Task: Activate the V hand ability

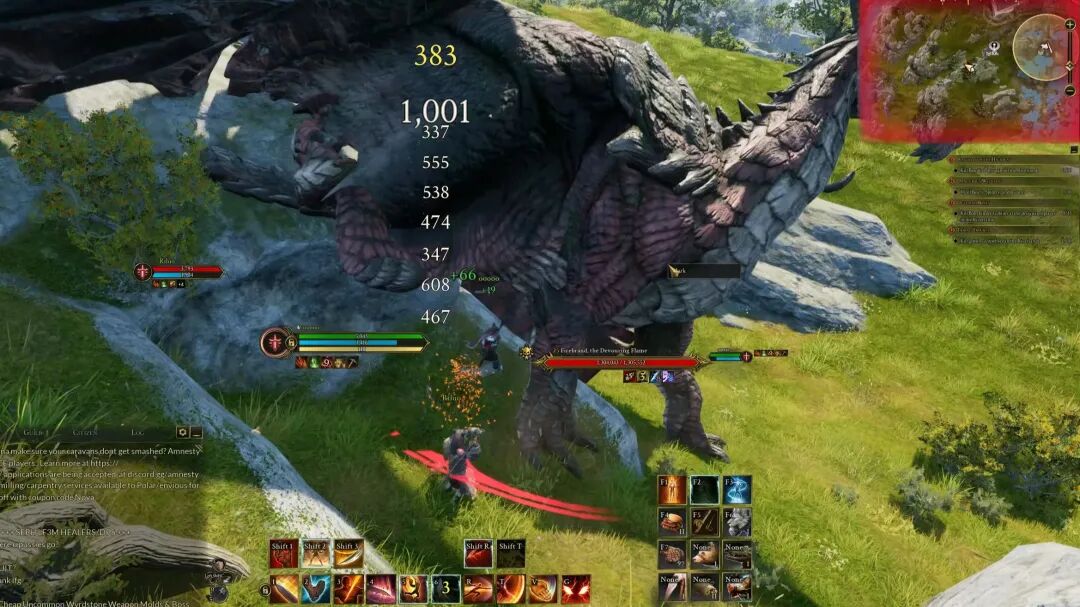Action: pyautogui.click(x=543, y=589)
